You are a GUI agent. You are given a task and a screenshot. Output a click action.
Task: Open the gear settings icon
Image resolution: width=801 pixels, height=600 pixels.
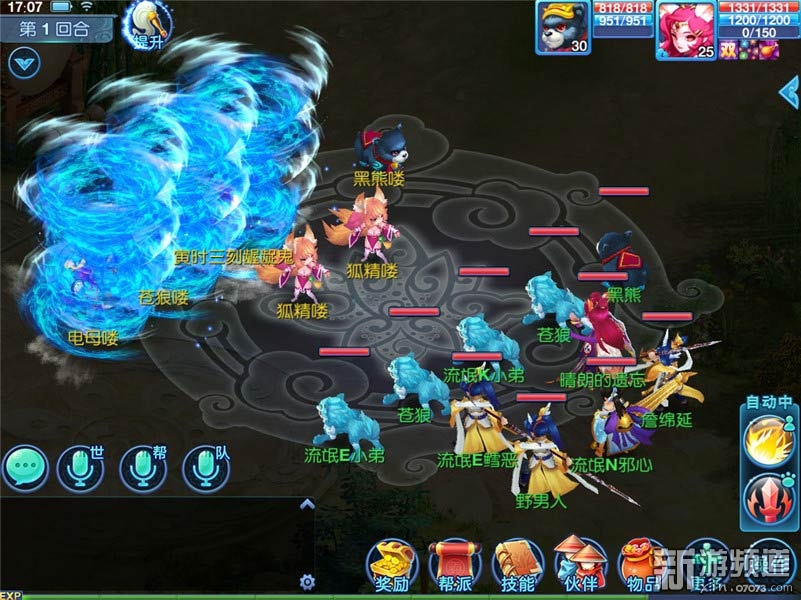tap(308, 580)
